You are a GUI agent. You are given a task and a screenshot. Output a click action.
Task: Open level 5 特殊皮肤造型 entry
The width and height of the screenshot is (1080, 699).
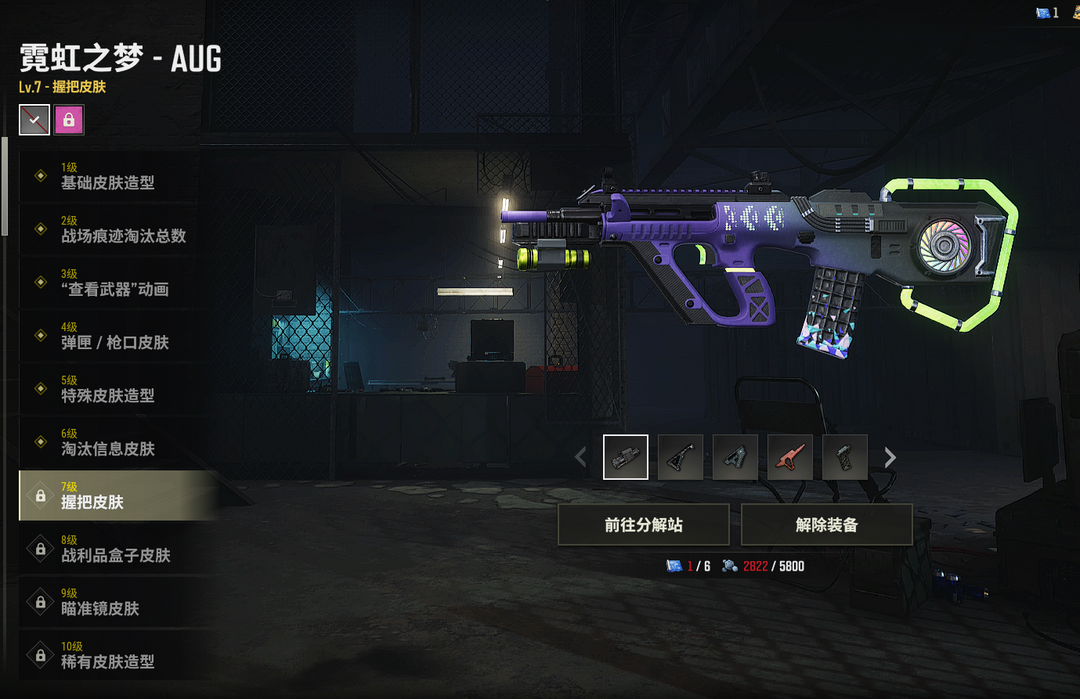[x=108, y=388]
